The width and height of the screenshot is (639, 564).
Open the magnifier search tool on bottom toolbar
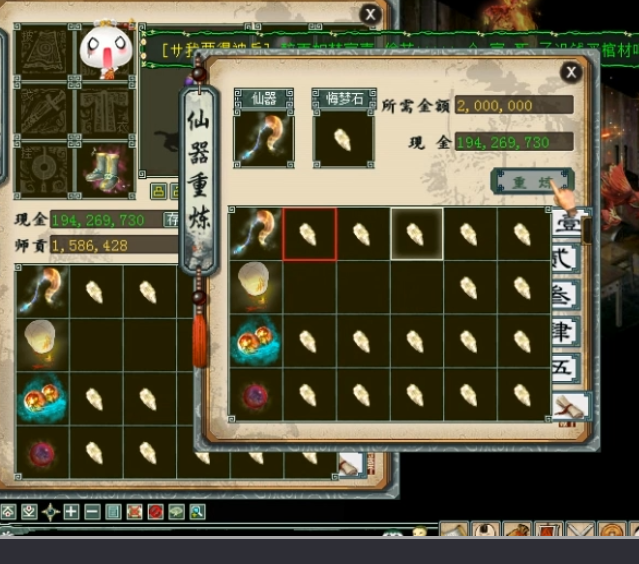[x=198, y=512]
